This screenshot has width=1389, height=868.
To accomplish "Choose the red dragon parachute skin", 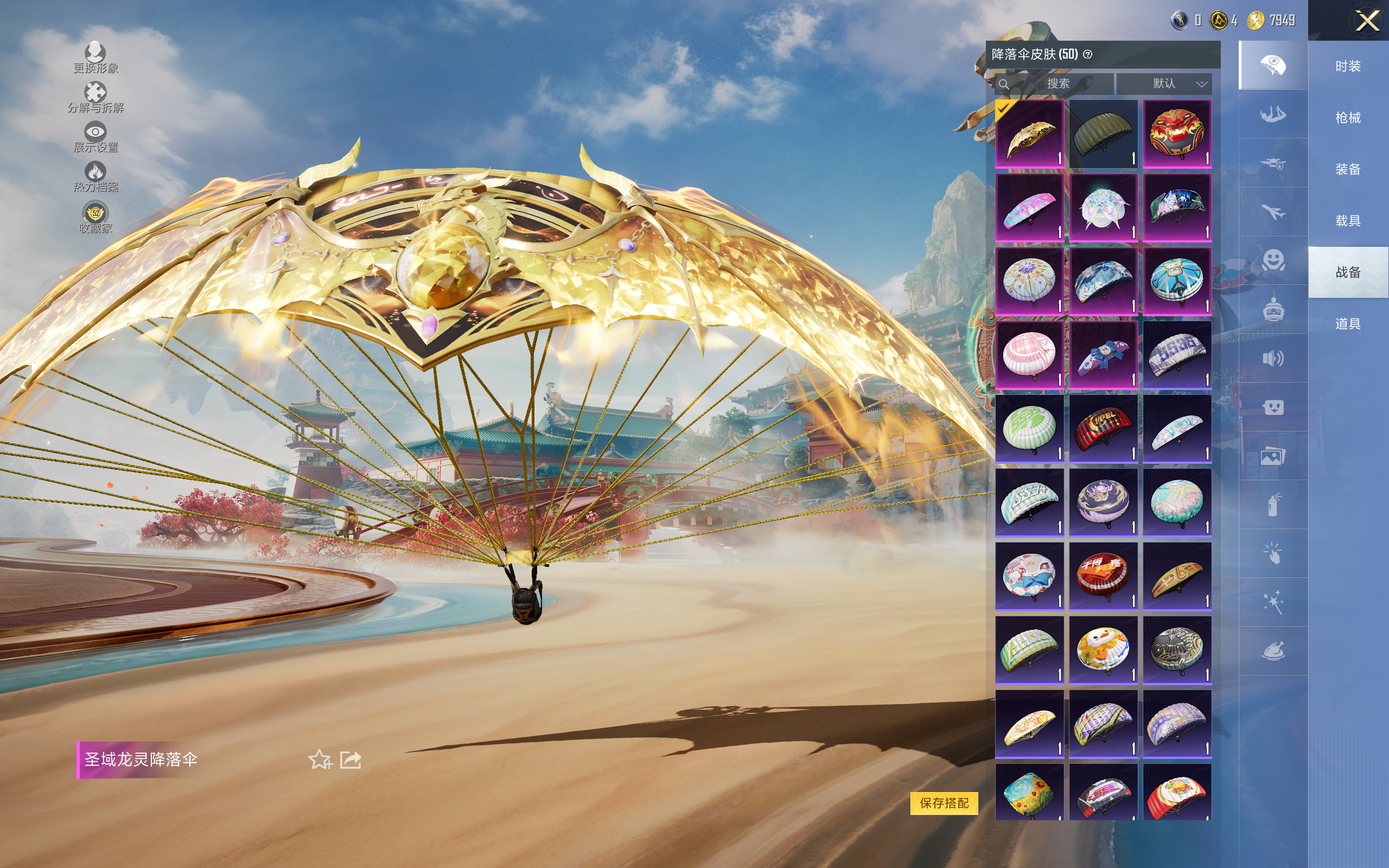I will 1177,134.
